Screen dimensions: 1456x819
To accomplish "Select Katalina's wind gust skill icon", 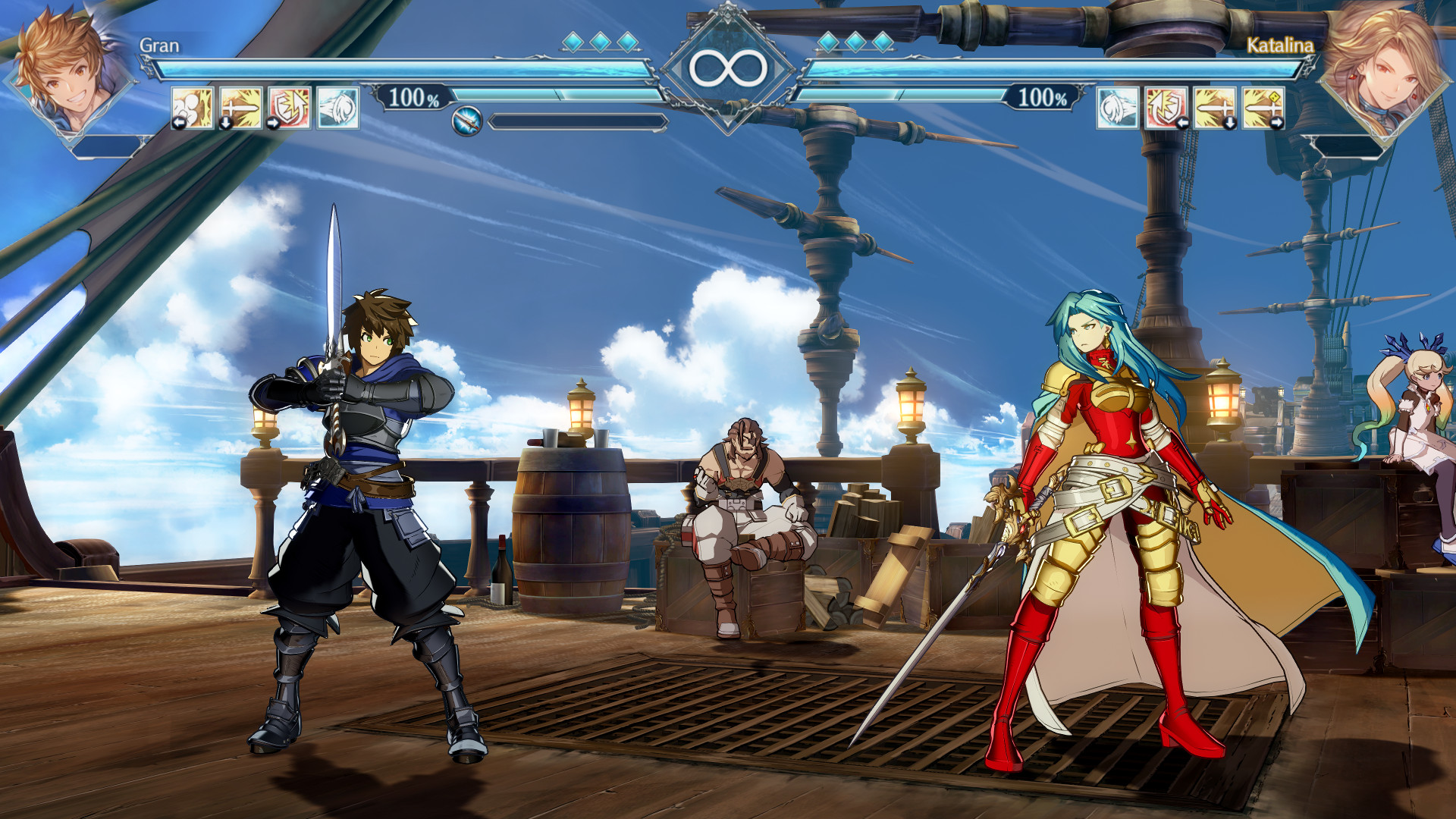I will 1117,110.
